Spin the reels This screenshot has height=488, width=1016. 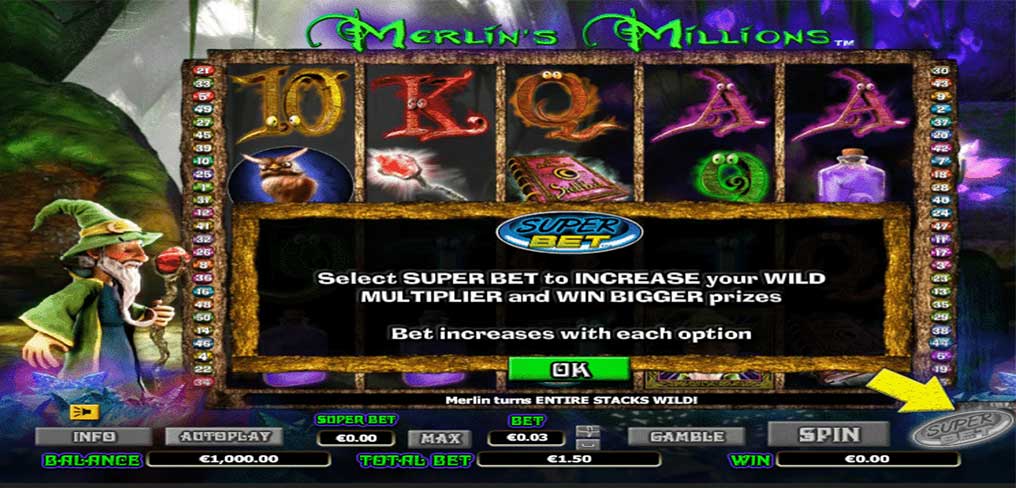(x=829, y=434)
